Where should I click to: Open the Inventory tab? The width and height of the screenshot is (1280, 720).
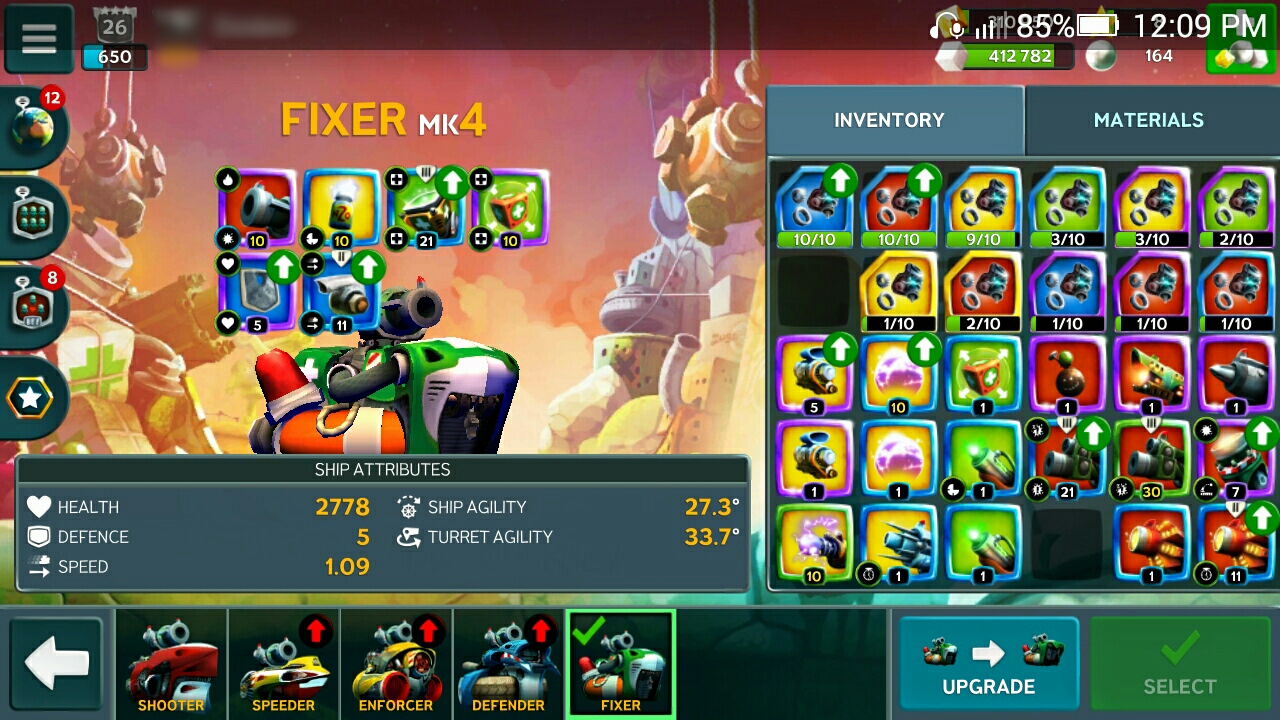point(889,120)
